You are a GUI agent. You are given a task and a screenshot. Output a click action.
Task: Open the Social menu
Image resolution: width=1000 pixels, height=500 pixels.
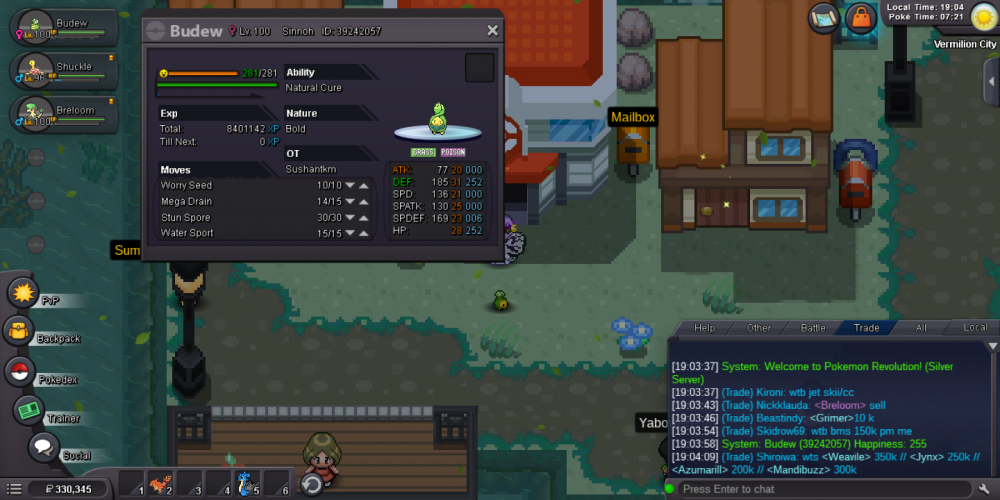(x=44, y=447)
